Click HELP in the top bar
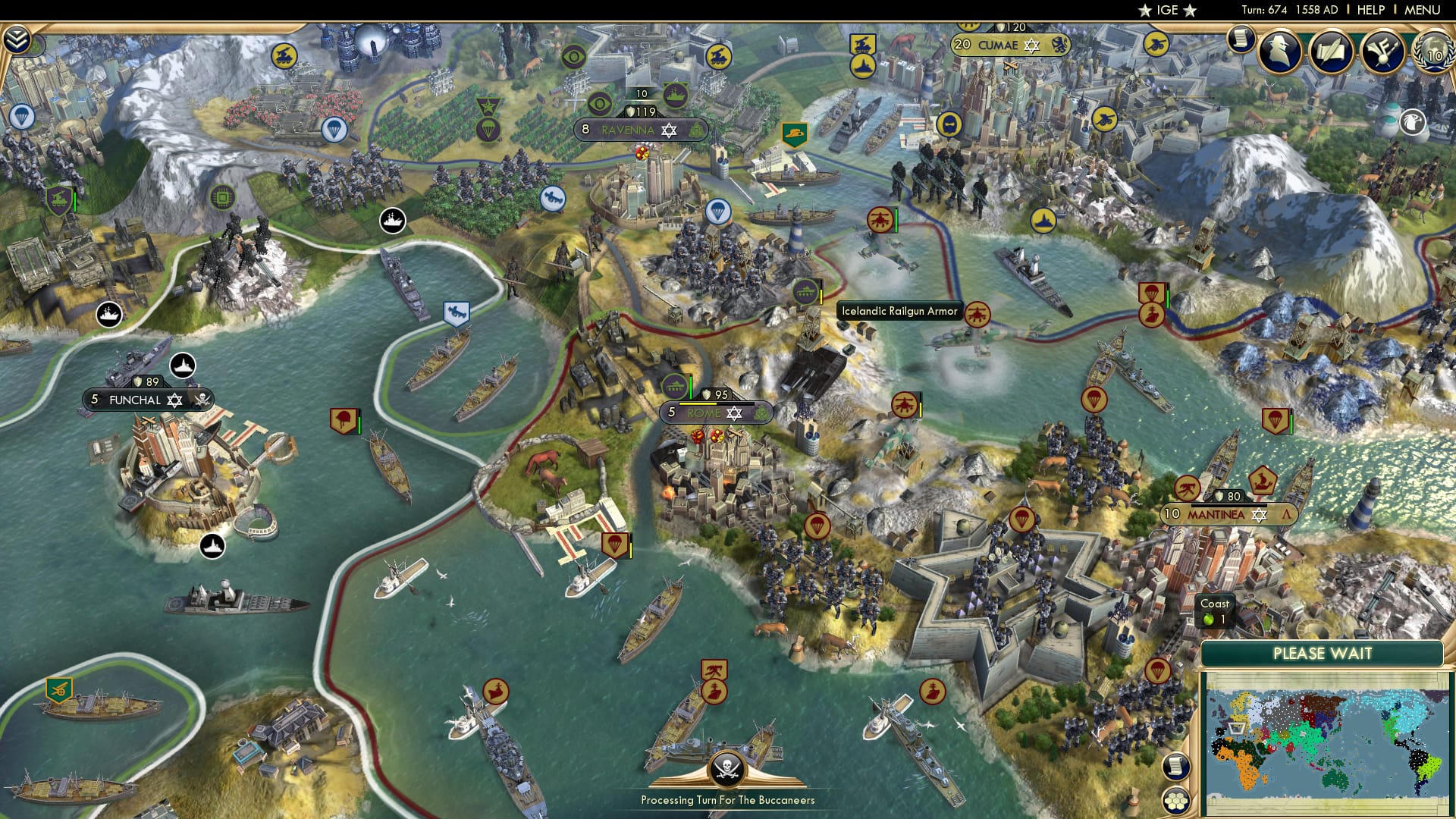This screenshot has width=1456, height=819. [1370, 9]
